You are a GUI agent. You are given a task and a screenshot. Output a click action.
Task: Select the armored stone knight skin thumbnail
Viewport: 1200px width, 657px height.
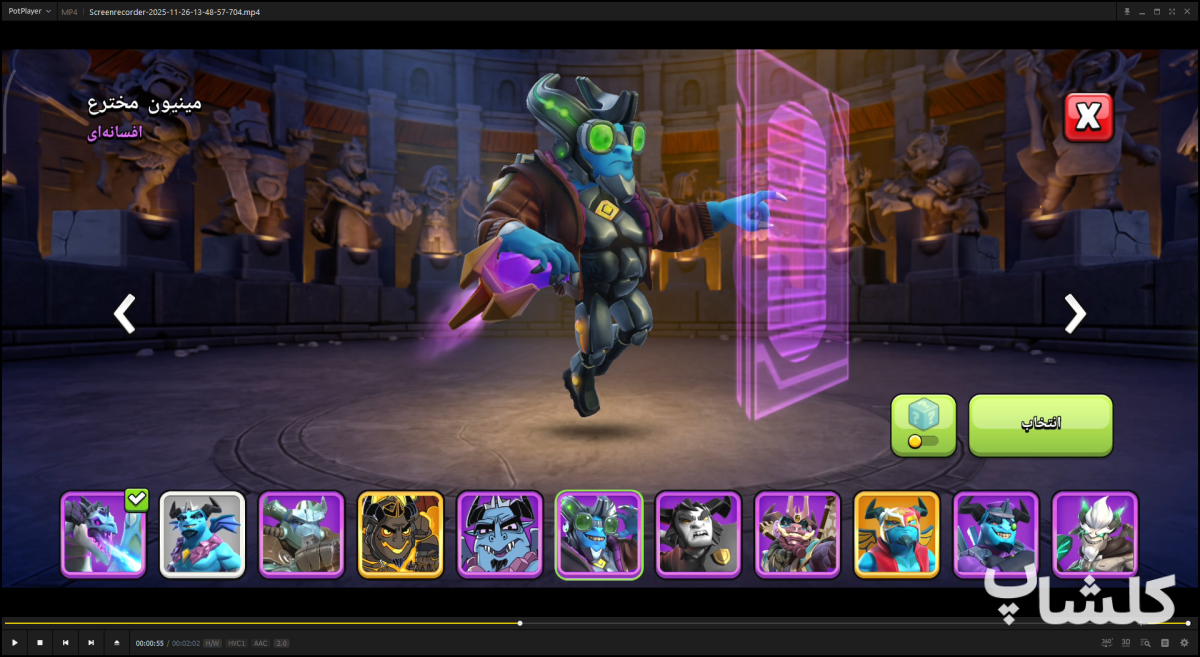tap(301, 534)
